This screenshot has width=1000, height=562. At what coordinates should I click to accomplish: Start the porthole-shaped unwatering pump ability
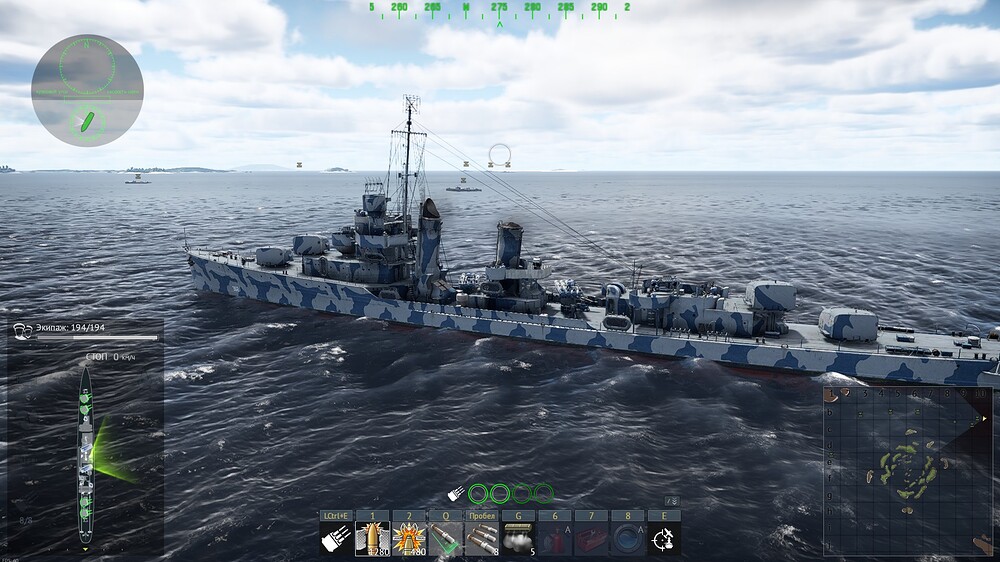(628, 539)
